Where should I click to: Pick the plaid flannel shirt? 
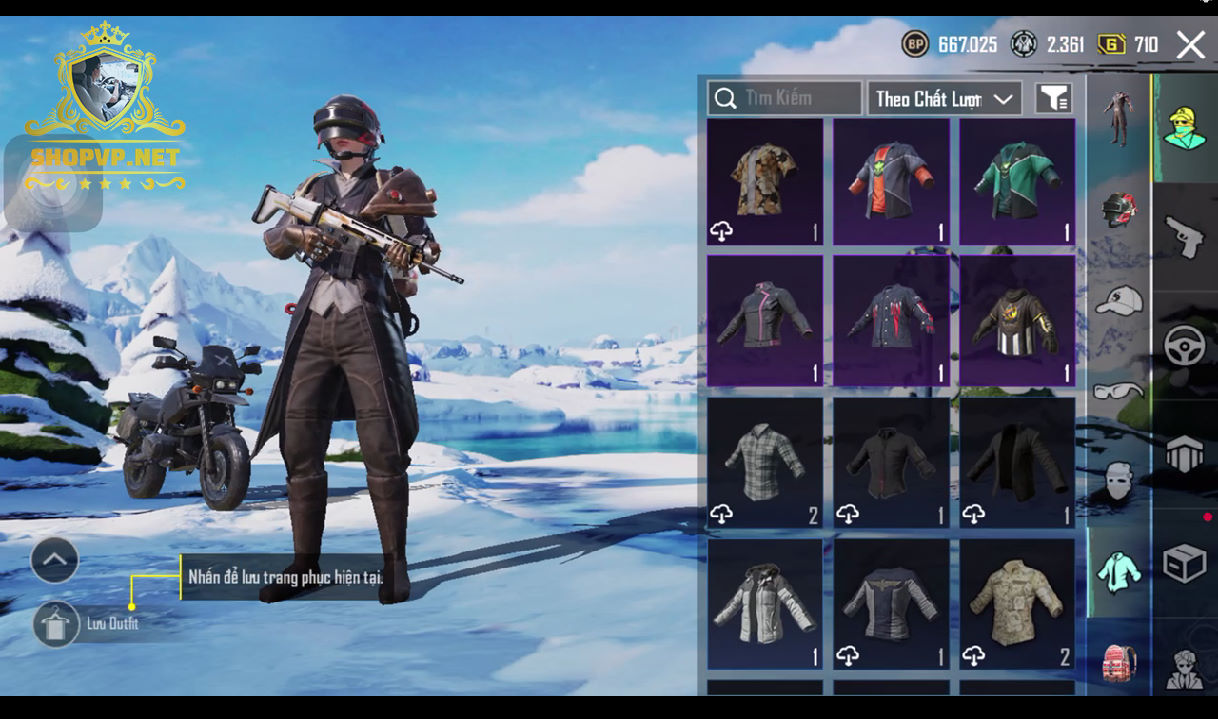click(x=765, y=462)
